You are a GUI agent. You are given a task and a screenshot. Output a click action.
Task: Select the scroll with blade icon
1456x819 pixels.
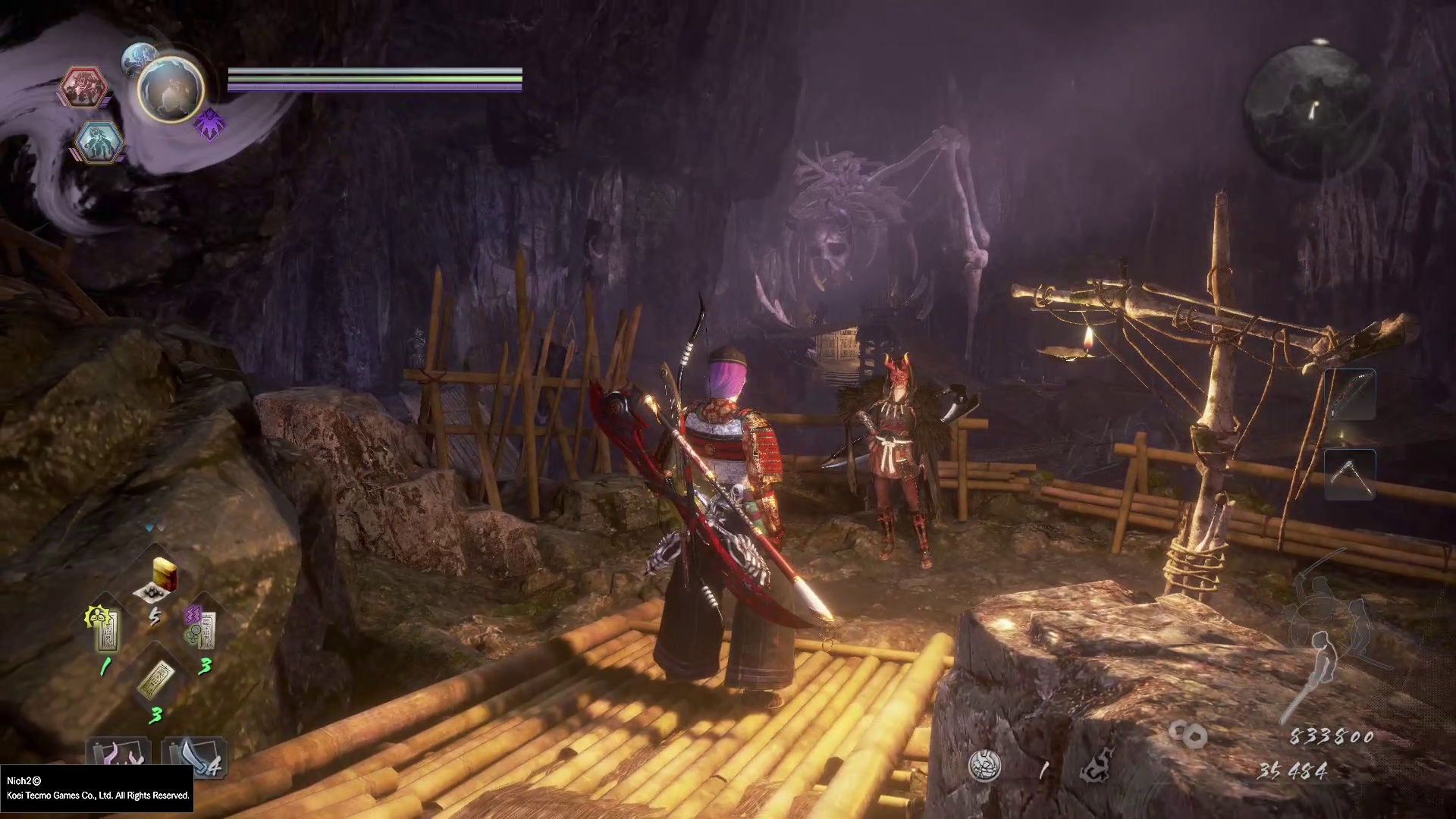pyautogui.click(x=192, y=755)
